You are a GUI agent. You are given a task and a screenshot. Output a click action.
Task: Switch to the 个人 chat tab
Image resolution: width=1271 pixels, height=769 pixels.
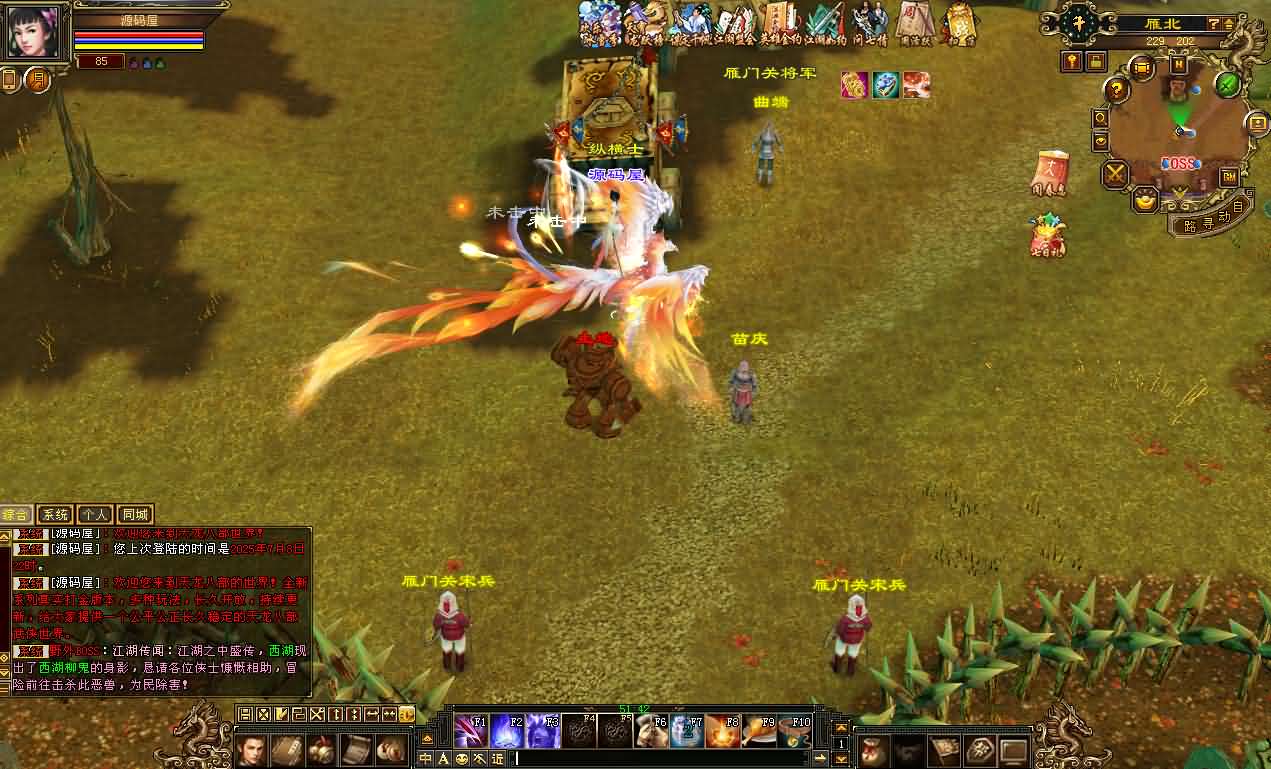95,515
